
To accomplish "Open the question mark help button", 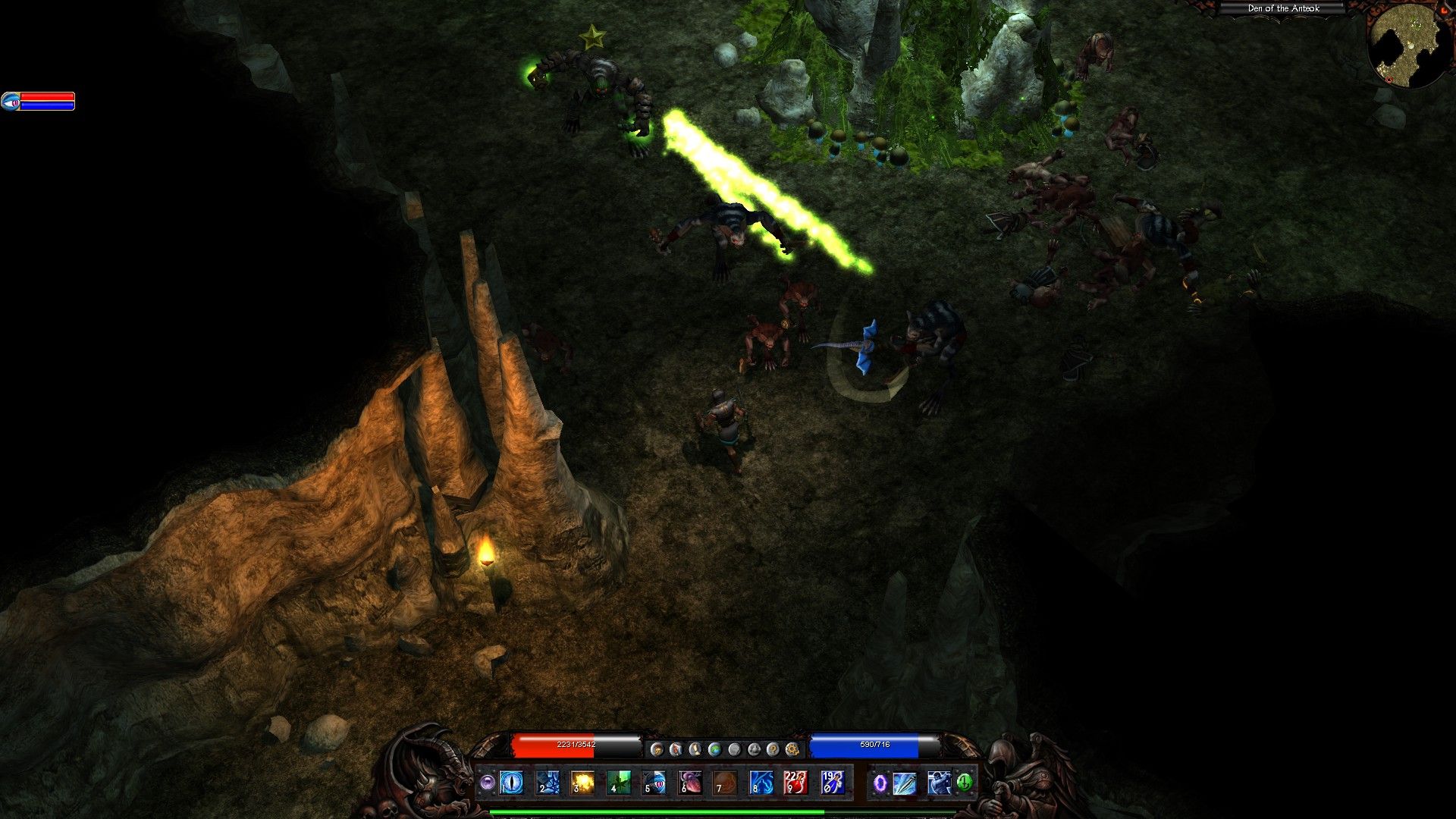I will 773,749.
